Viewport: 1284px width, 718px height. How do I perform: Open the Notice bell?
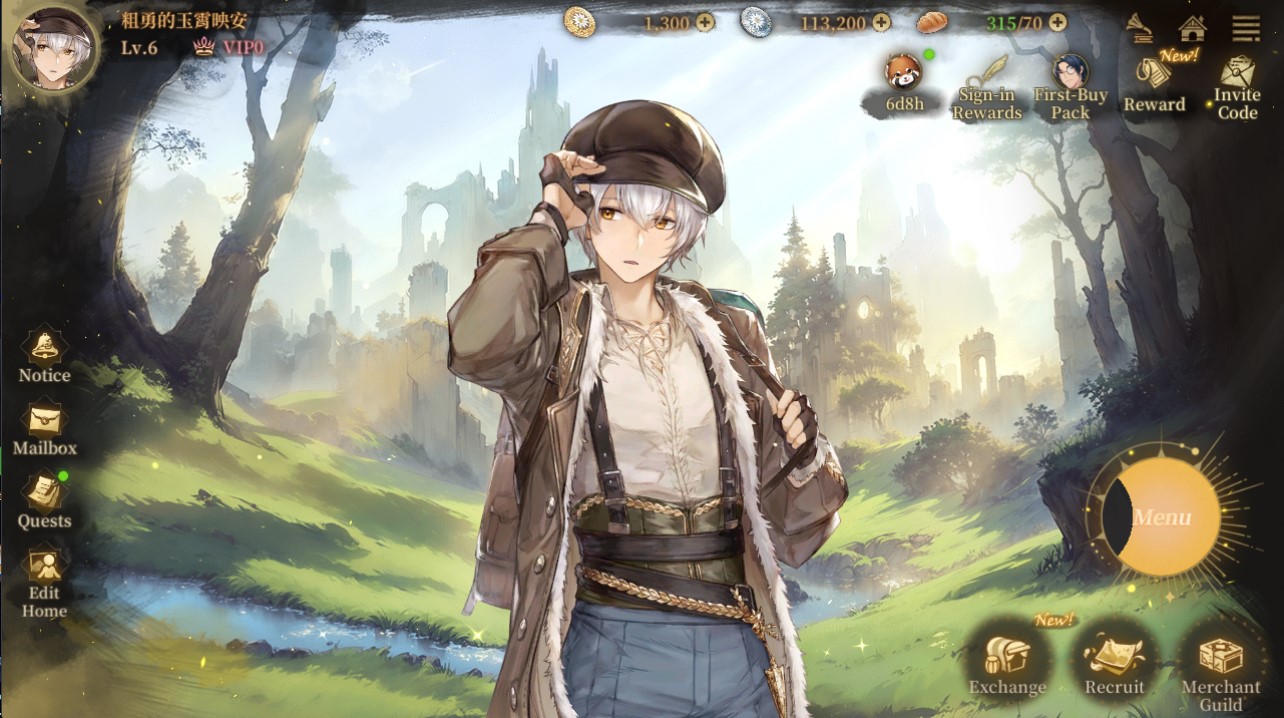pyautogui.click(x=44, y=356)
